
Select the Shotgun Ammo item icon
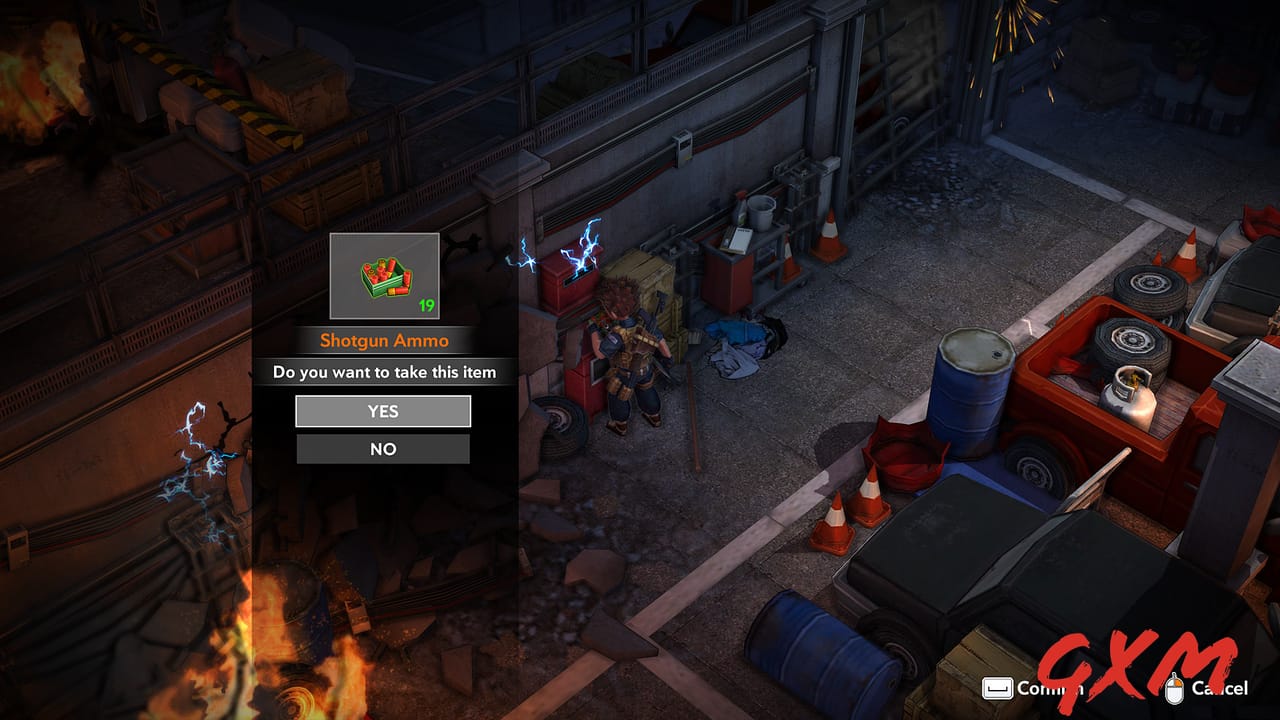(383, 278)
